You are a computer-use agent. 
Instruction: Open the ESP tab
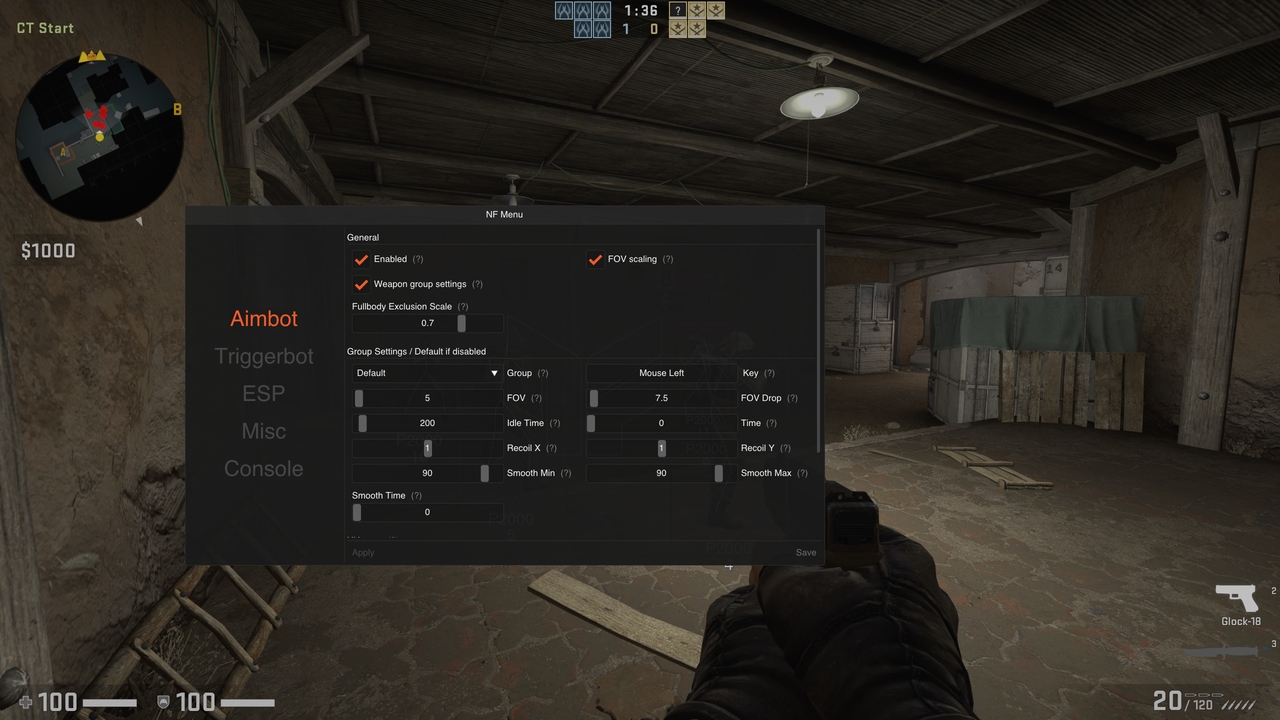click(264, 393)
